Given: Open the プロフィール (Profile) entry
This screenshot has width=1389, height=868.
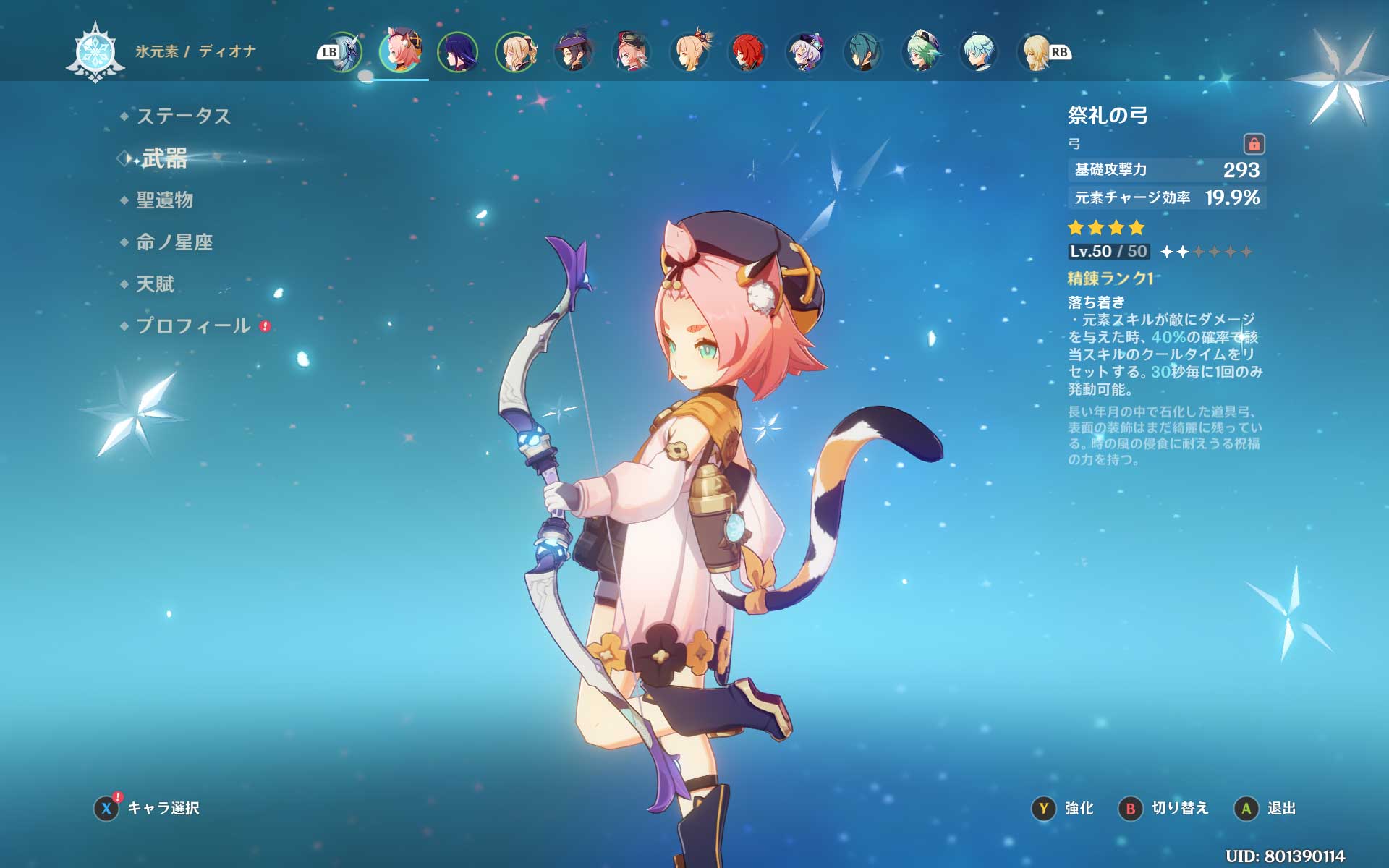Looking at the screenshot, I should click(x=193, y=325).
